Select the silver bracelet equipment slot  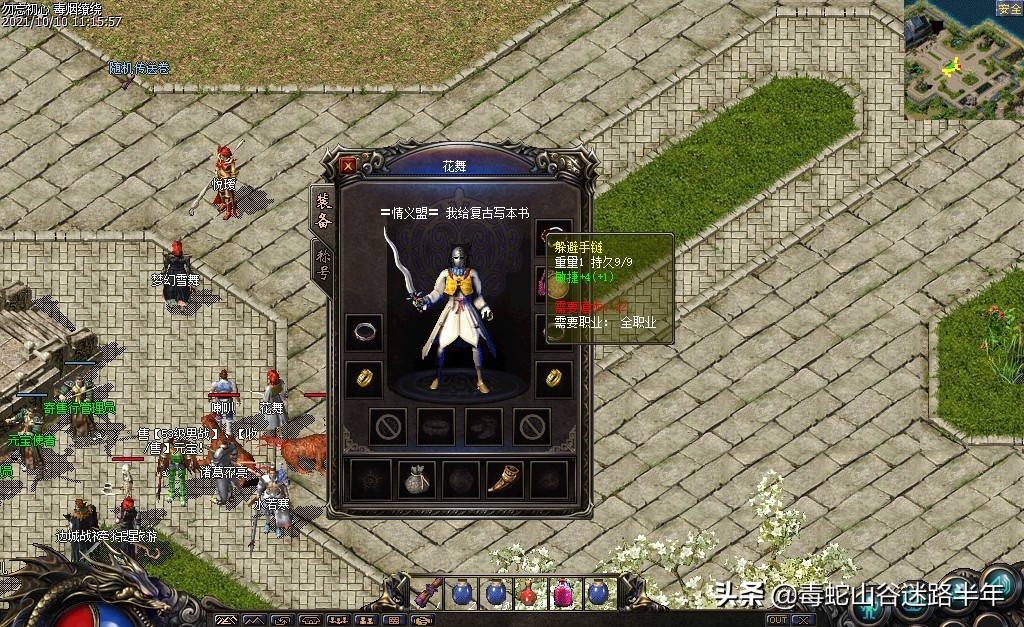pos(364,331)
